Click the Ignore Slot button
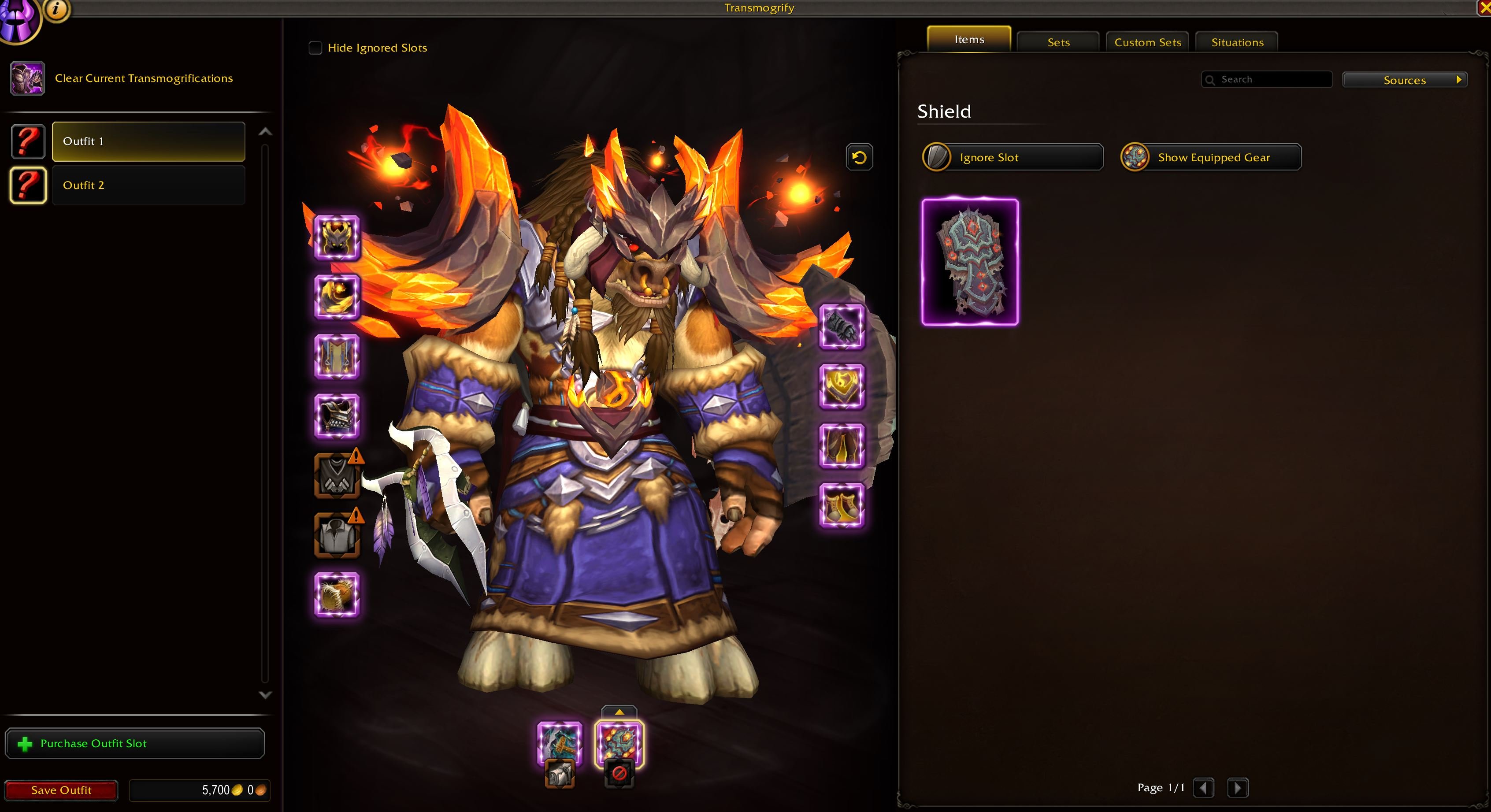Viewport: 1491px width, 812px height. click(1013, 157)
